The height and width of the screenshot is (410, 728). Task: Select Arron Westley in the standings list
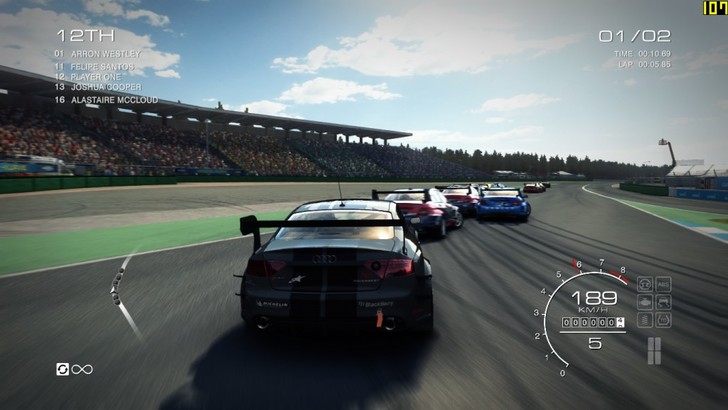click(x=105, y=53)
